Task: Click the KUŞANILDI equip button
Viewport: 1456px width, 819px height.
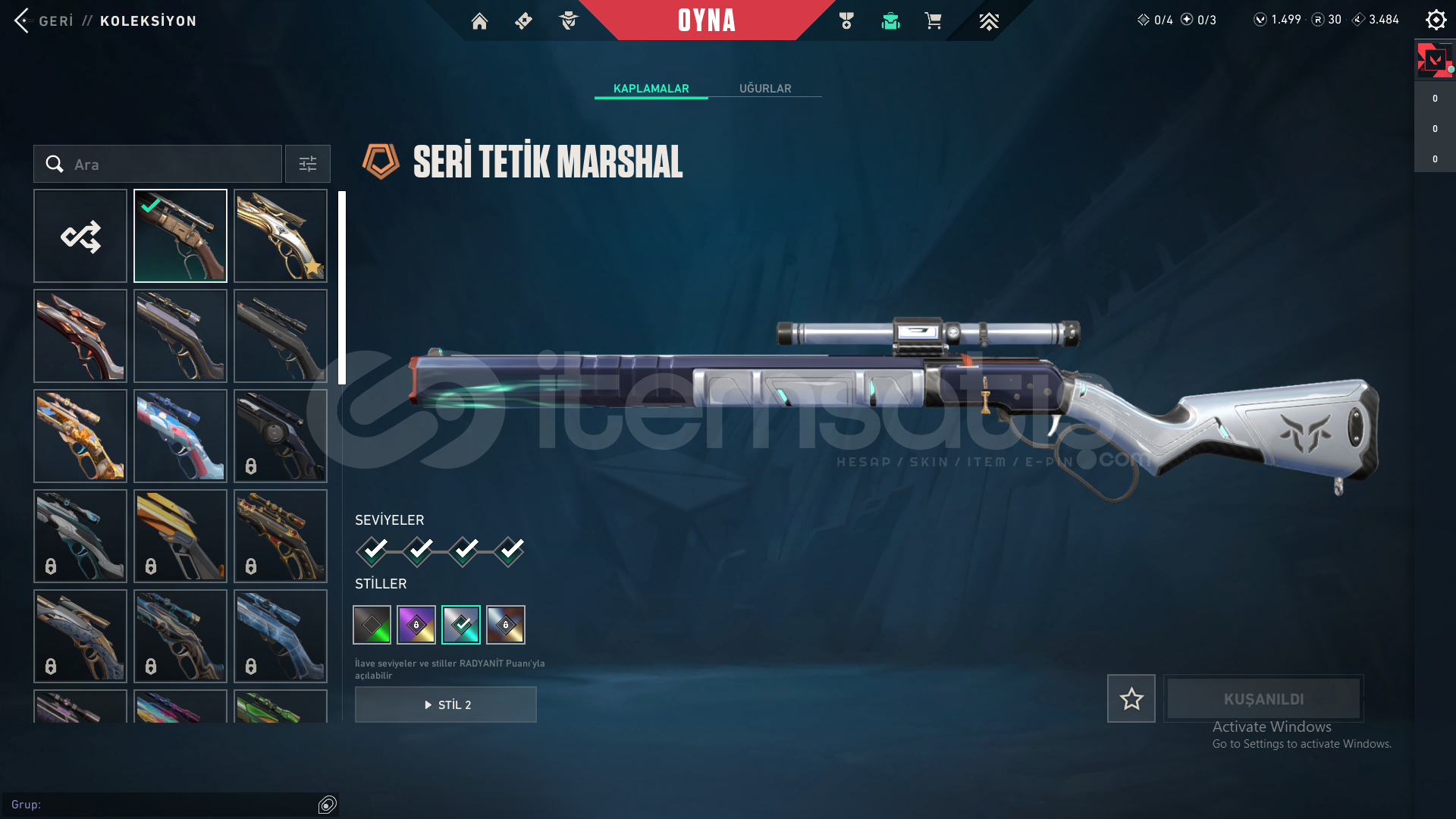Action: coord(1263,698)
